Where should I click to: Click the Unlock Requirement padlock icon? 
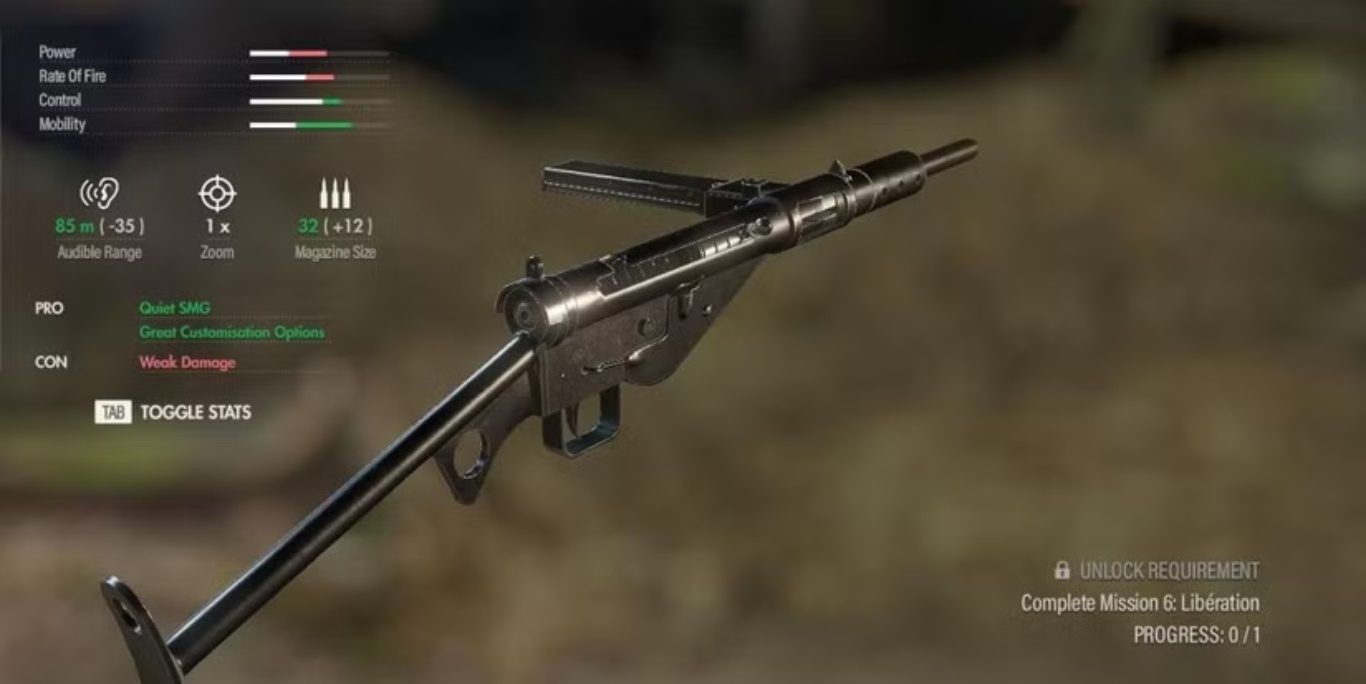tap(1062, 570)
